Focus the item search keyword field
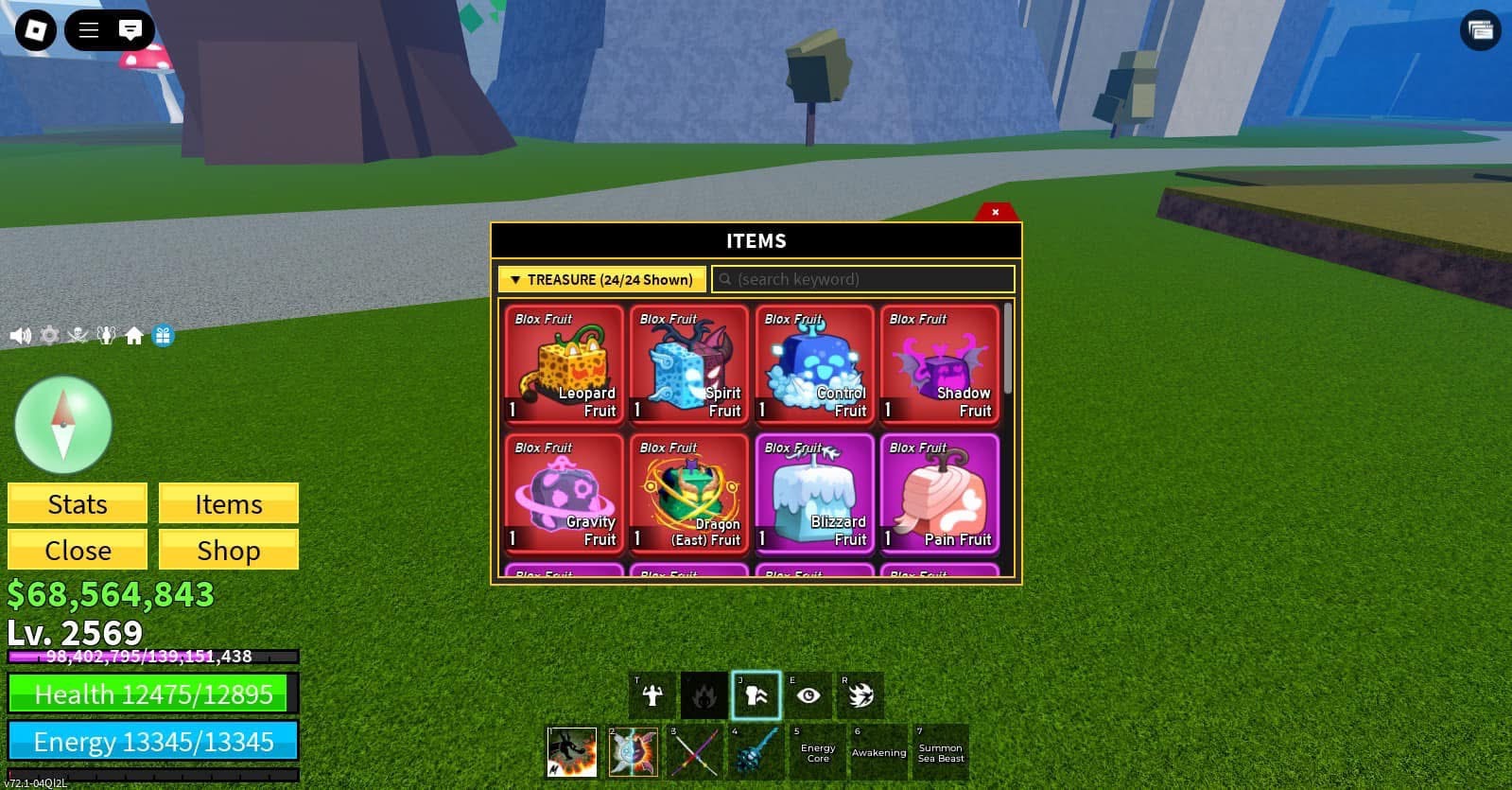 pyautogui.click(x=863, y=279)
